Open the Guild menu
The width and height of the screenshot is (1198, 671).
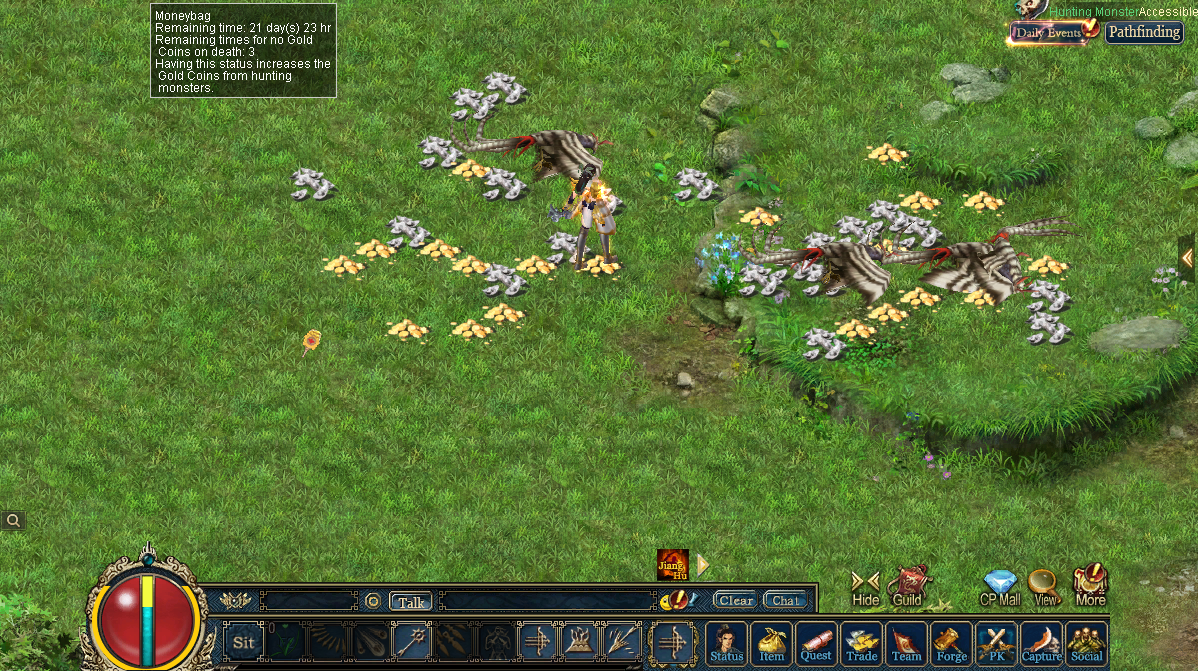pos(907,586)
